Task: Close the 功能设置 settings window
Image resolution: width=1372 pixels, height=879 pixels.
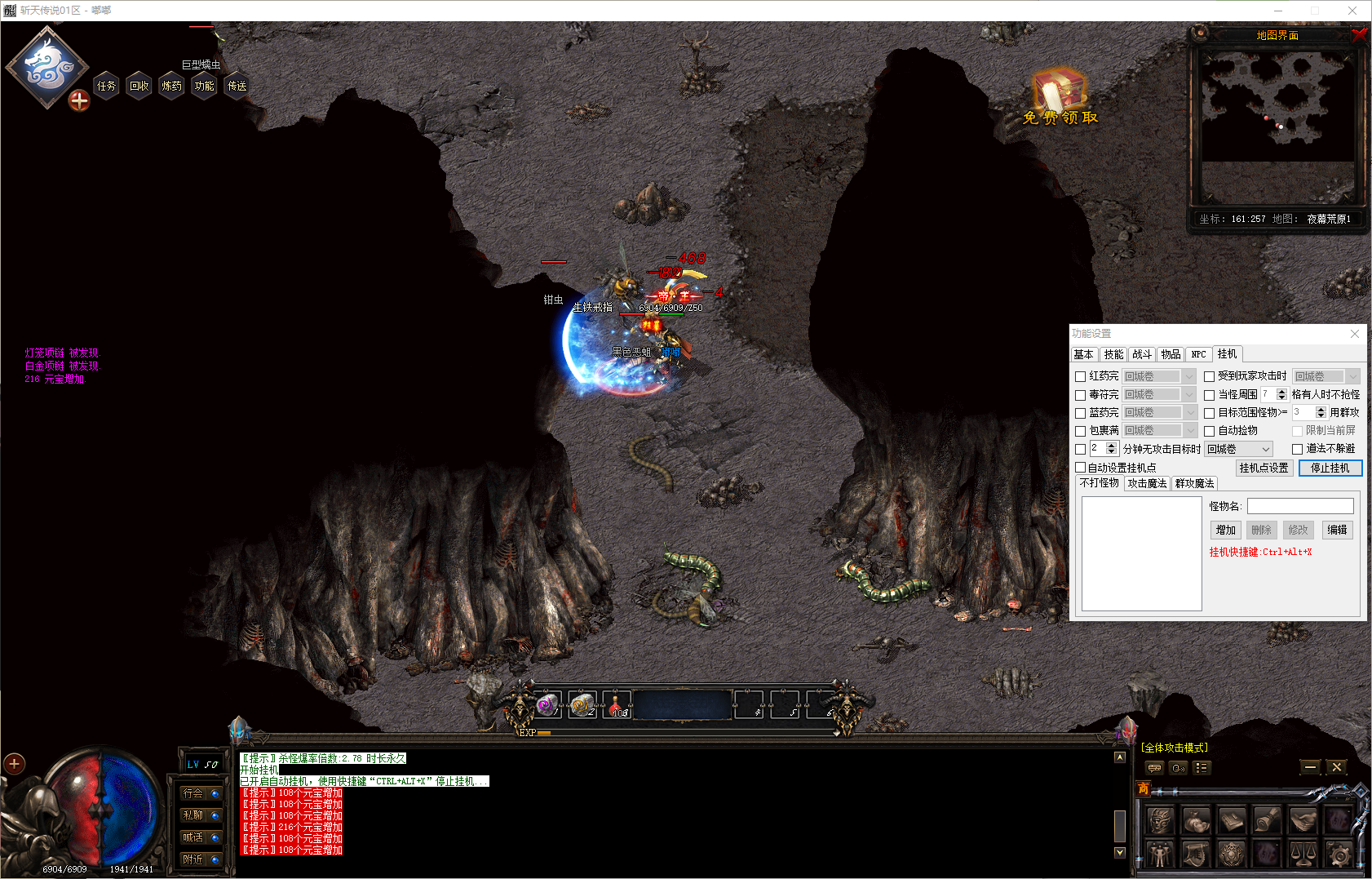Action: (x=1355, y=334)
